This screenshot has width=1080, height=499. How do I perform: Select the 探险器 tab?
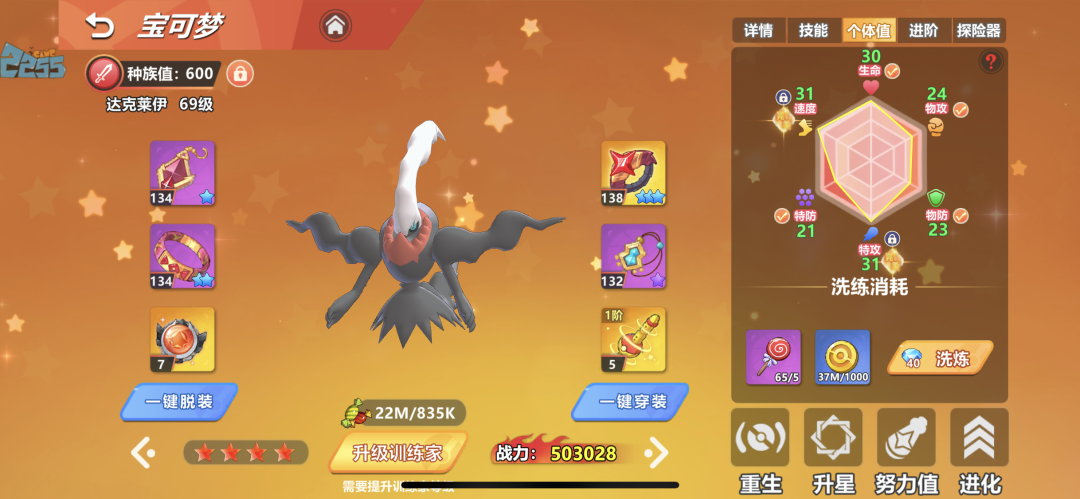tap(978, 31)
